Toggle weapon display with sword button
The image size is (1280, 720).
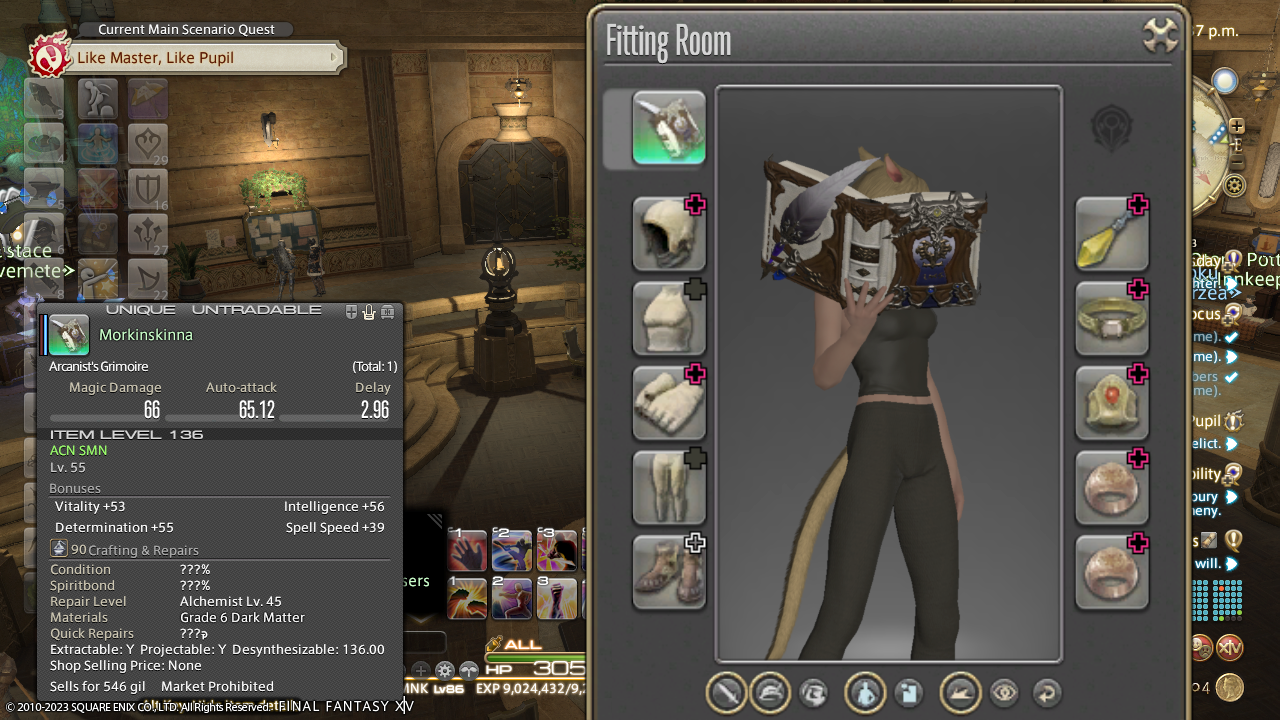point(727,693)
